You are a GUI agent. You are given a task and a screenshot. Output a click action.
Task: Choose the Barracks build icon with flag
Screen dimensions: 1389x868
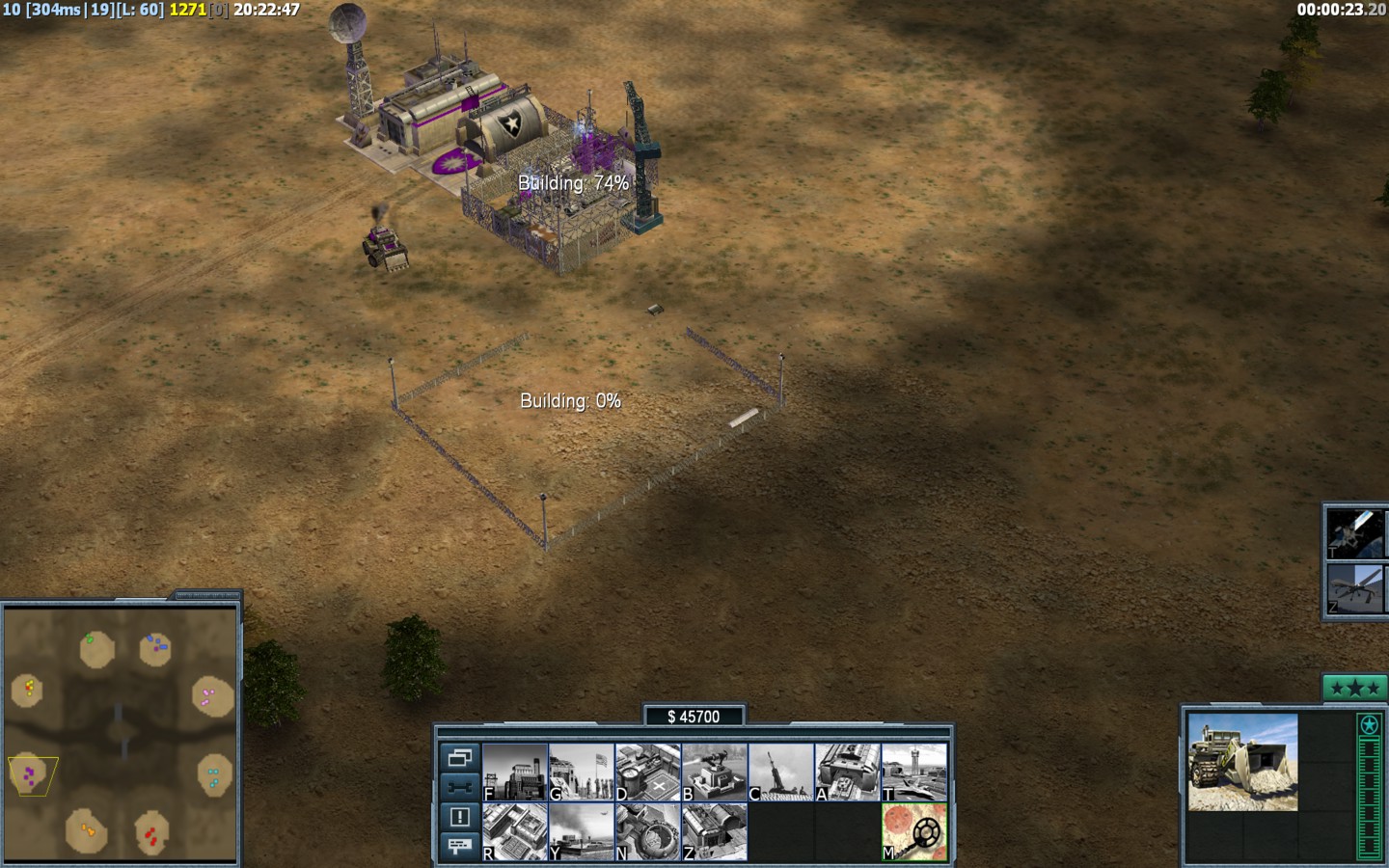(x=582, y=772)
